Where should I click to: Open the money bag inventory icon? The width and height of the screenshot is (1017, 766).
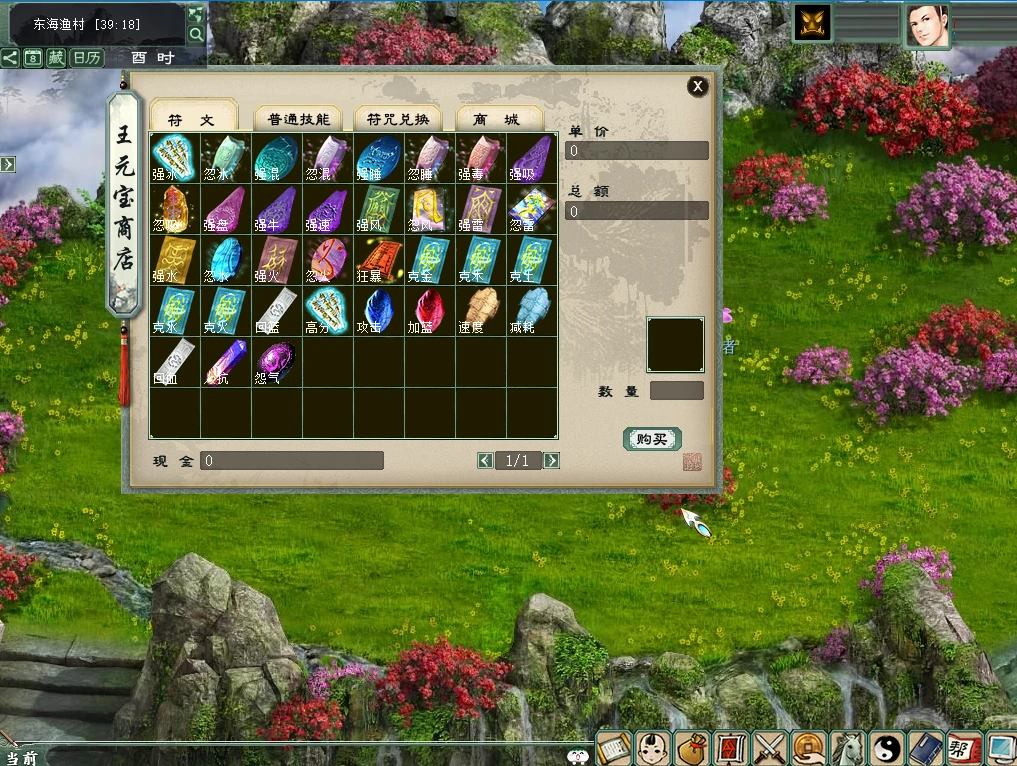pyautogui.click(x=691, y=747)
